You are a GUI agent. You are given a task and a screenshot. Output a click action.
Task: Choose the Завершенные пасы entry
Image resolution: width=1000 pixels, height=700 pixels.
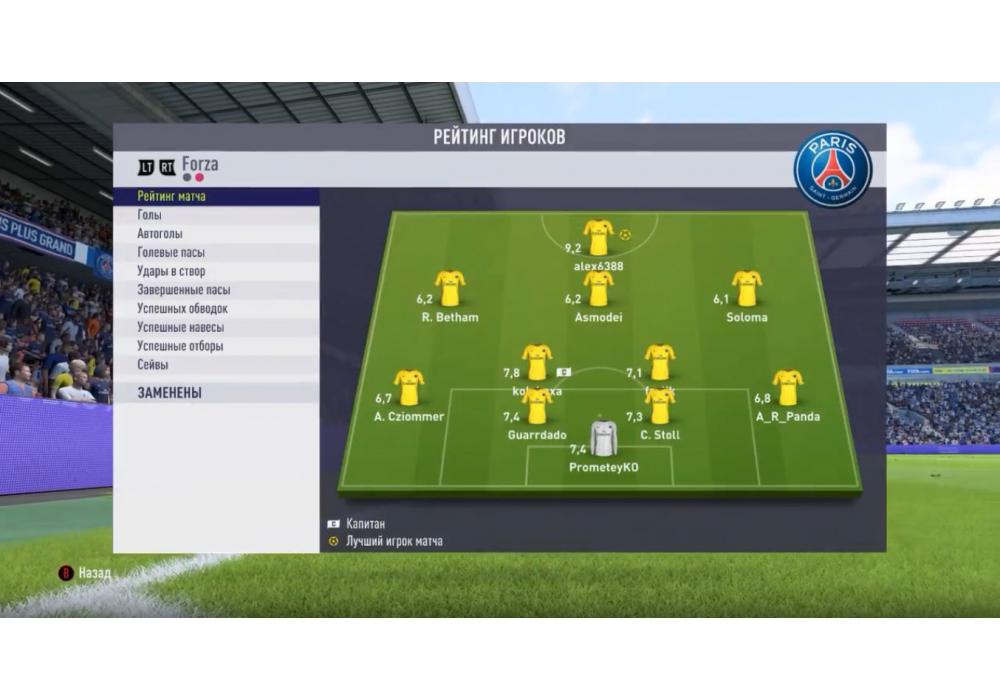pyautogui.click(x=182, y=290)
